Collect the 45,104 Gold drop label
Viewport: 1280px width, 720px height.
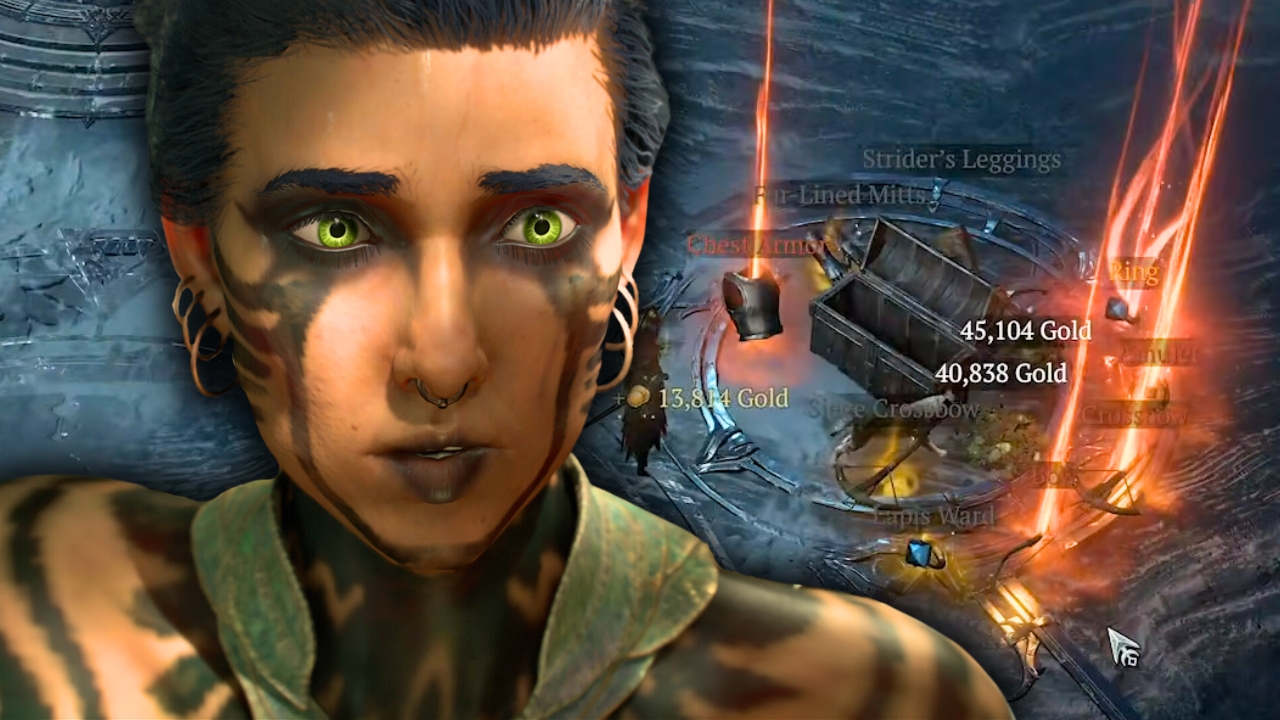pos(1024,331)
